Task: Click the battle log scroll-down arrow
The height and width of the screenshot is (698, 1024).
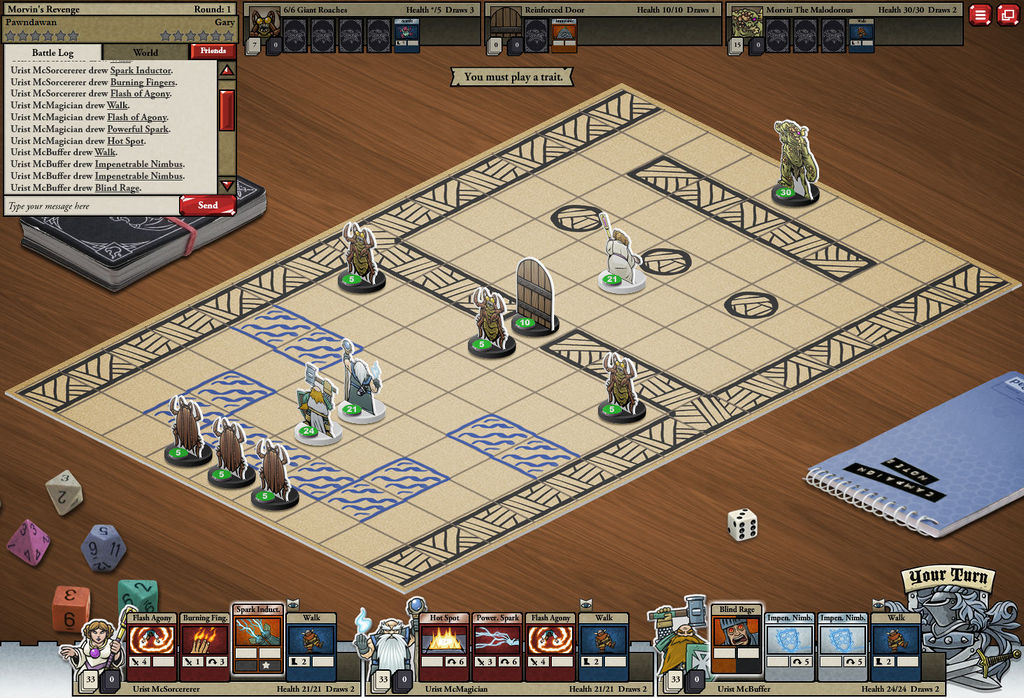Action: (227, 185)
